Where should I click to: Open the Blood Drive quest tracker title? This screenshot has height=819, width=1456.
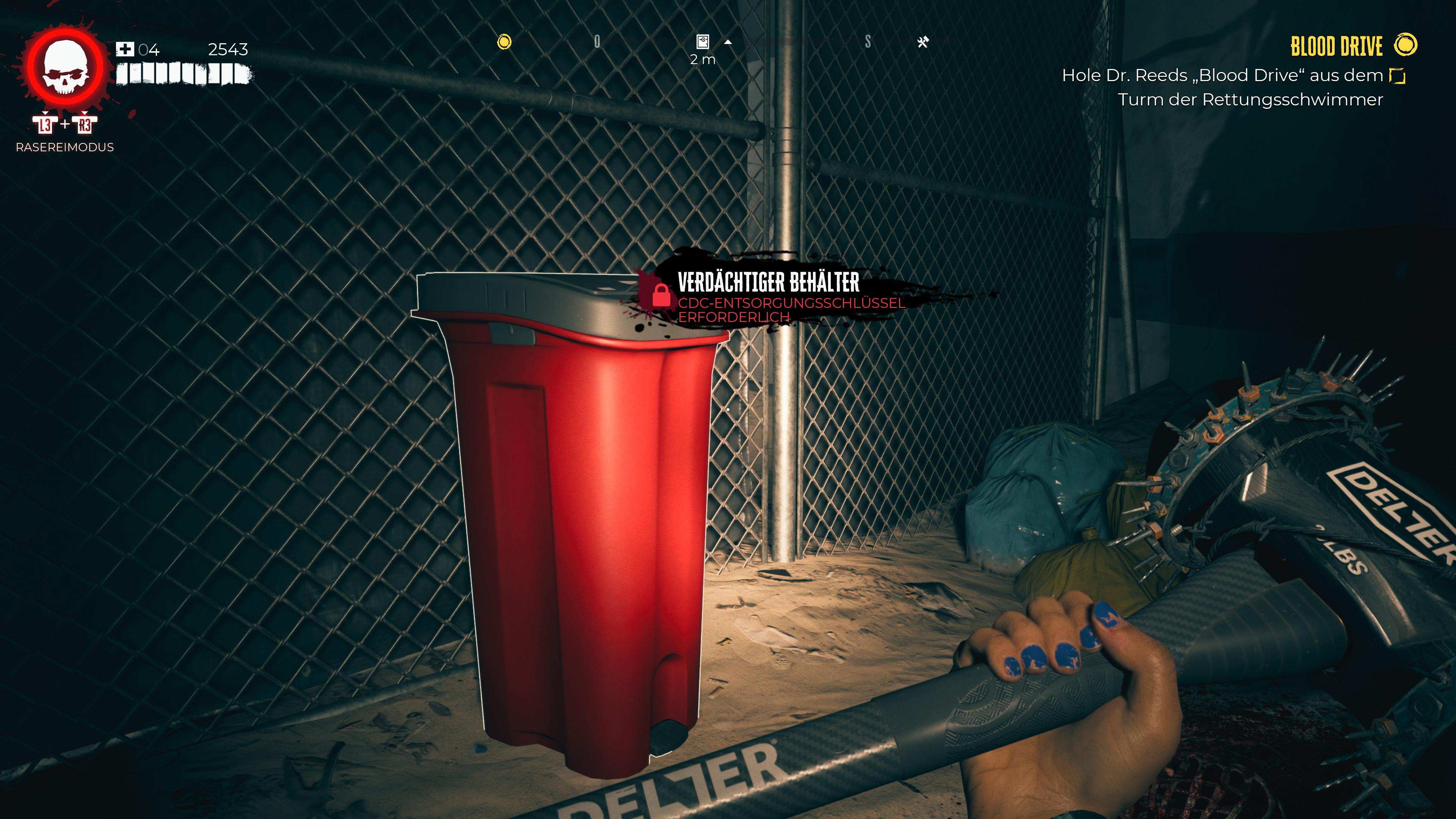point(1336,46)
